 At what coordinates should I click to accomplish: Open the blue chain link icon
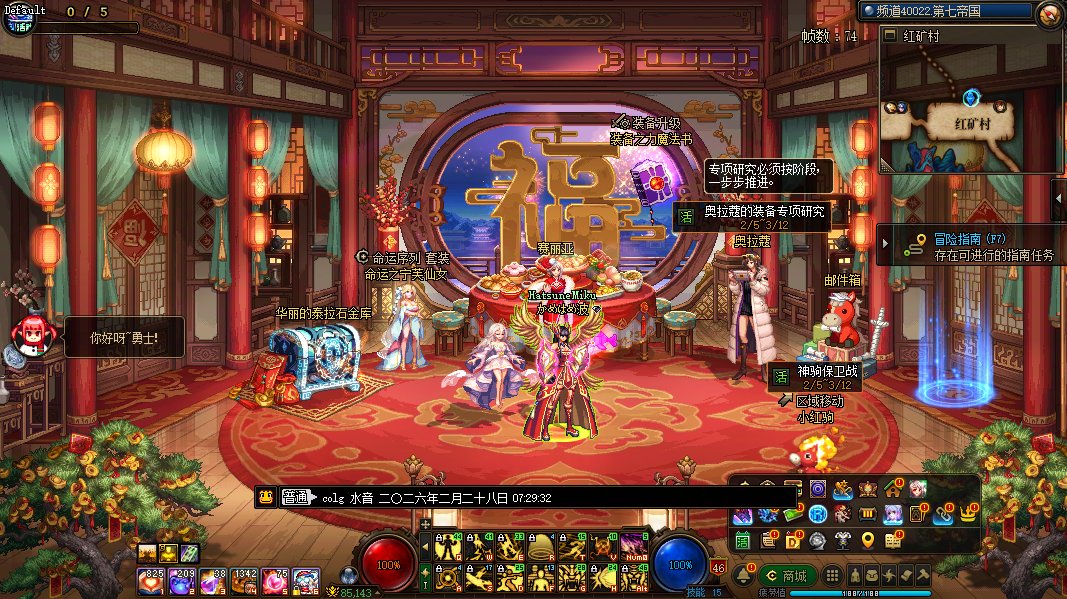point(942,515)
